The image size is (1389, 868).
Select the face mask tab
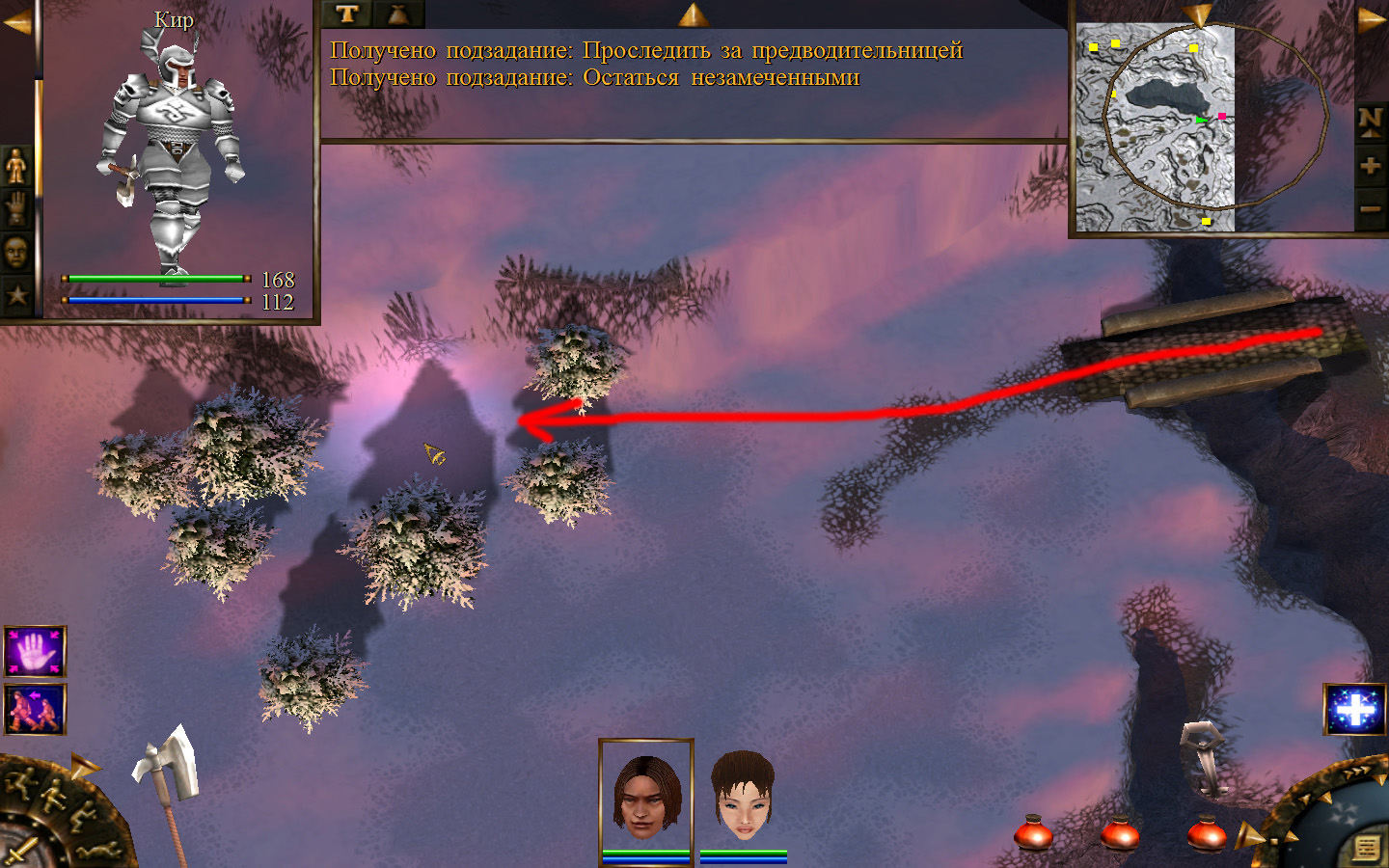pyautogui.click(x=16, y=253)
